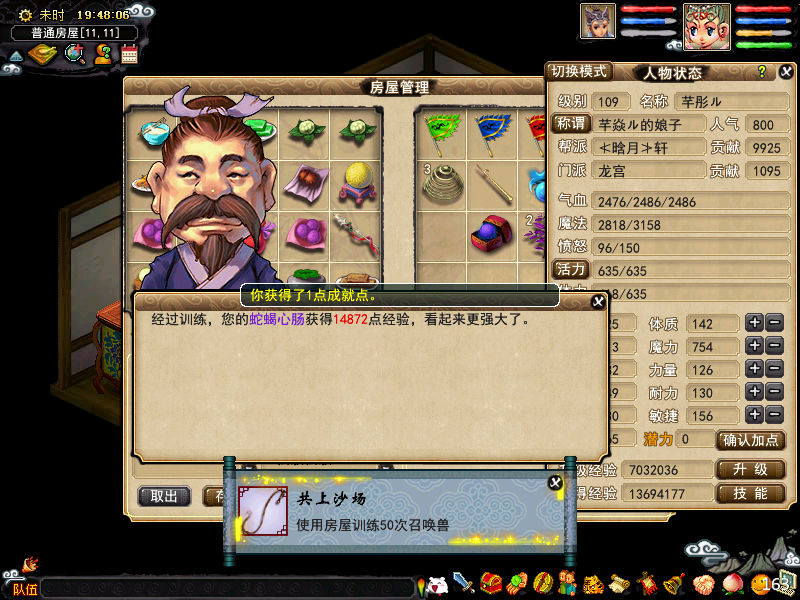This screenshot has width=800, height=600.
Task: Open the globe magnifier map search icon
Action: coord(74,54)
